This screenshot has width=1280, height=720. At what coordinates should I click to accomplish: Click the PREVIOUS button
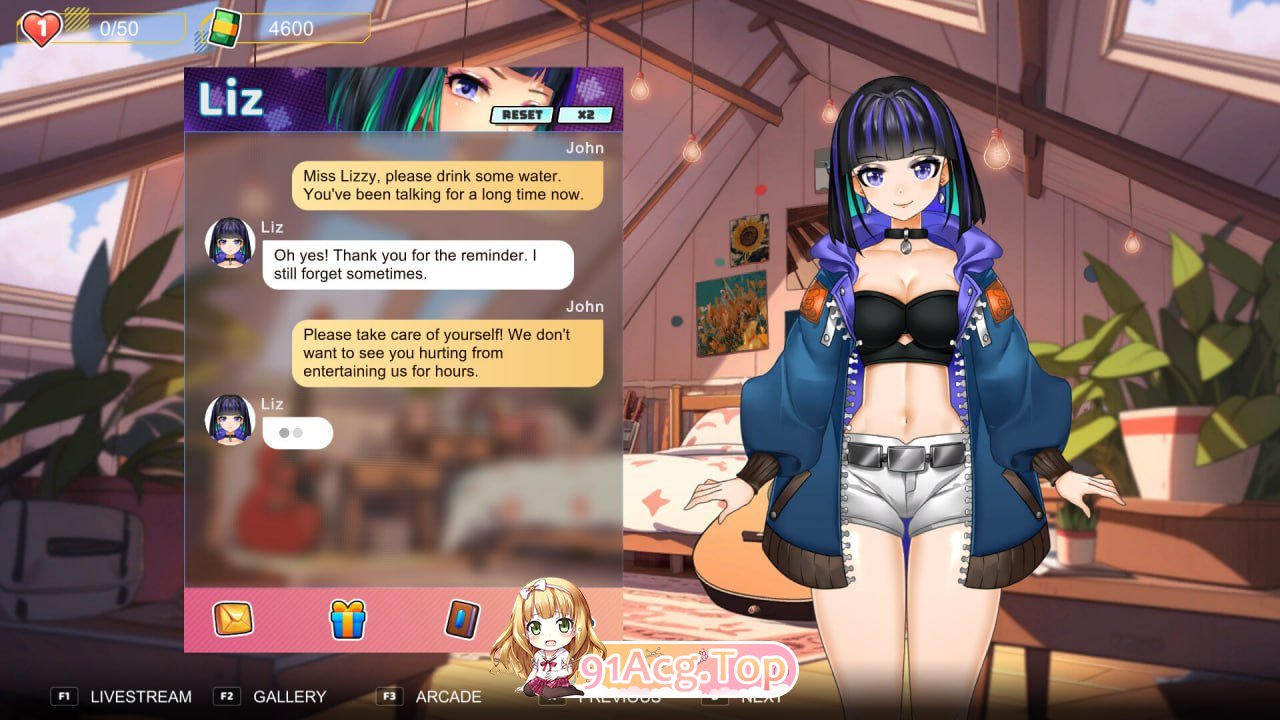[x=620, y=697]
